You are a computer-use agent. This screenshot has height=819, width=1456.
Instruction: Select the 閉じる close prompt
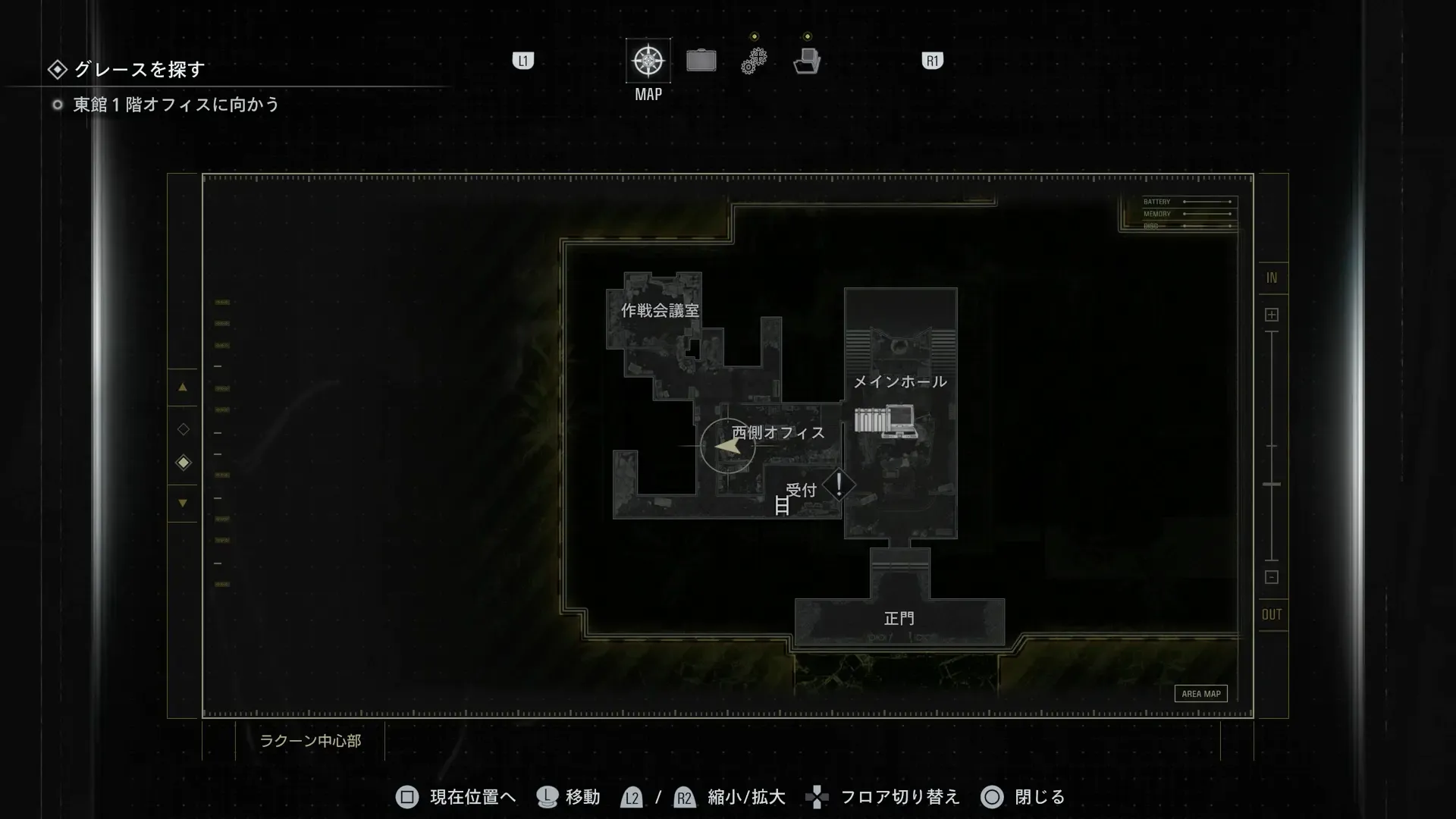pyautogui.click(x=1024, y=797)
